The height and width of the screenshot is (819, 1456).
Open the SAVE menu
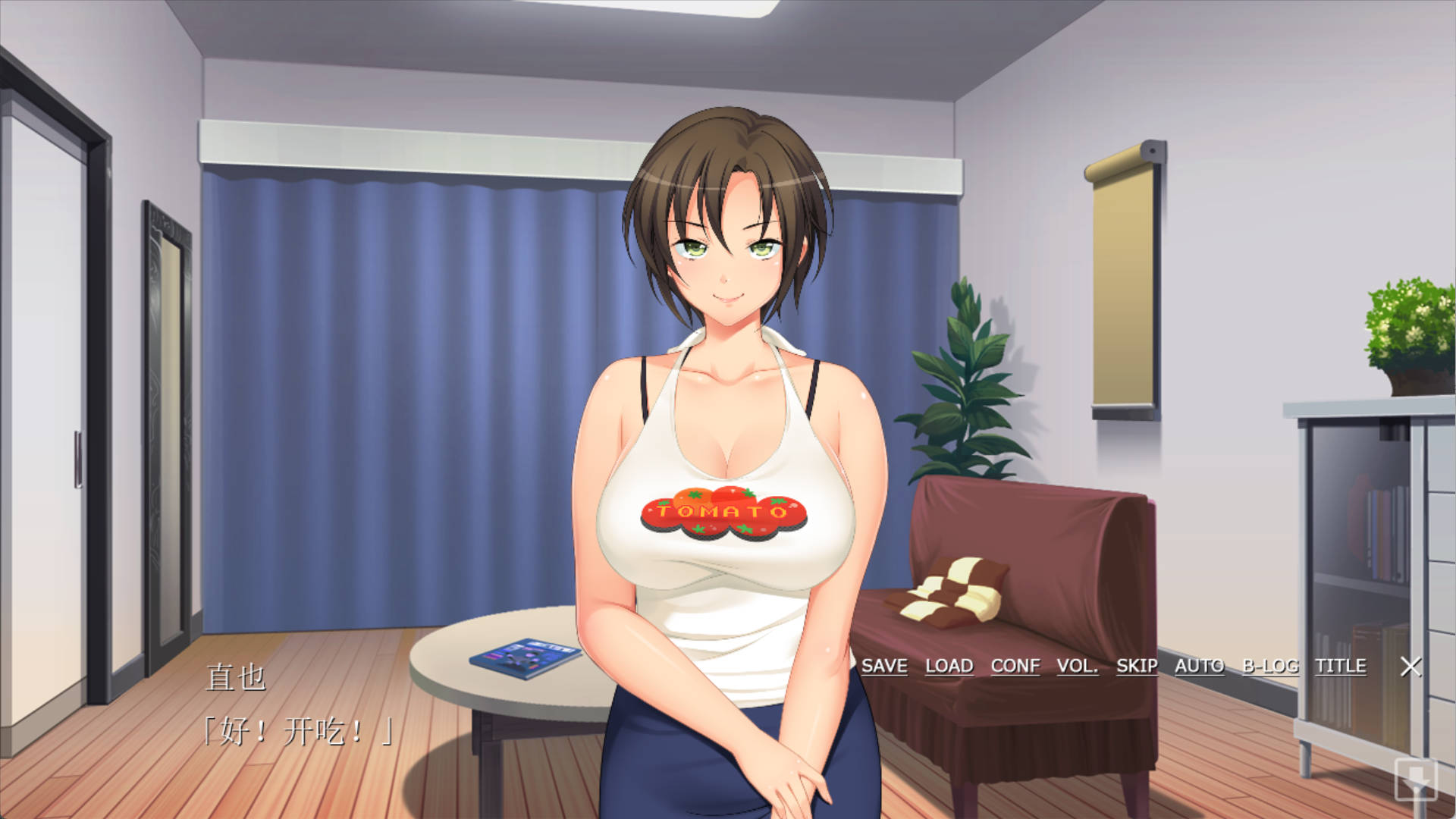[x=884, y=666]
